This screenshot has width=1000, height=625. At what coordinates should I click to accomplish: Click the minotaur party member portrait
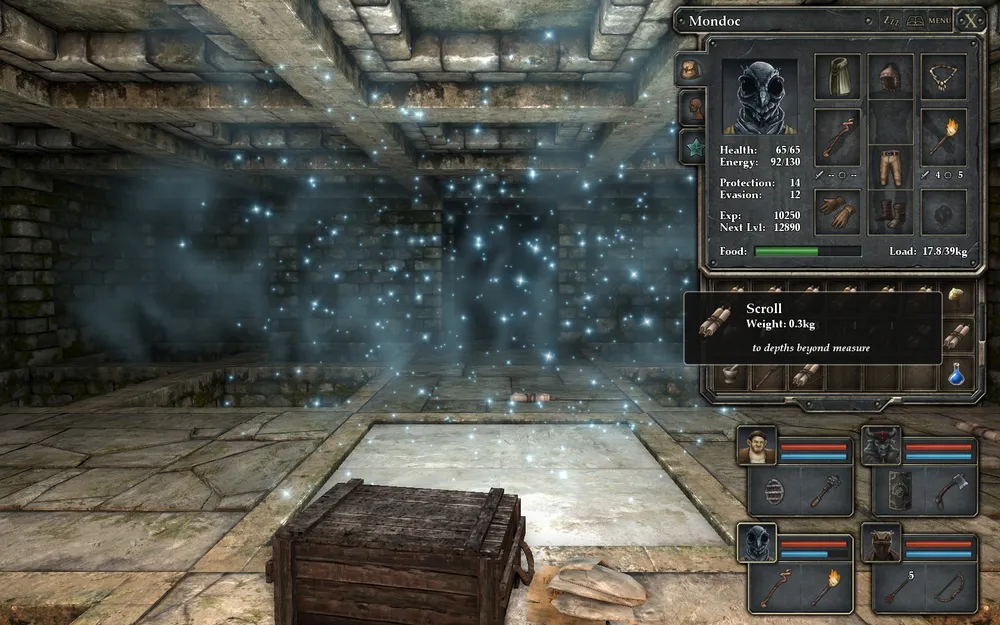pyautogui.click(x=881, y=446)
